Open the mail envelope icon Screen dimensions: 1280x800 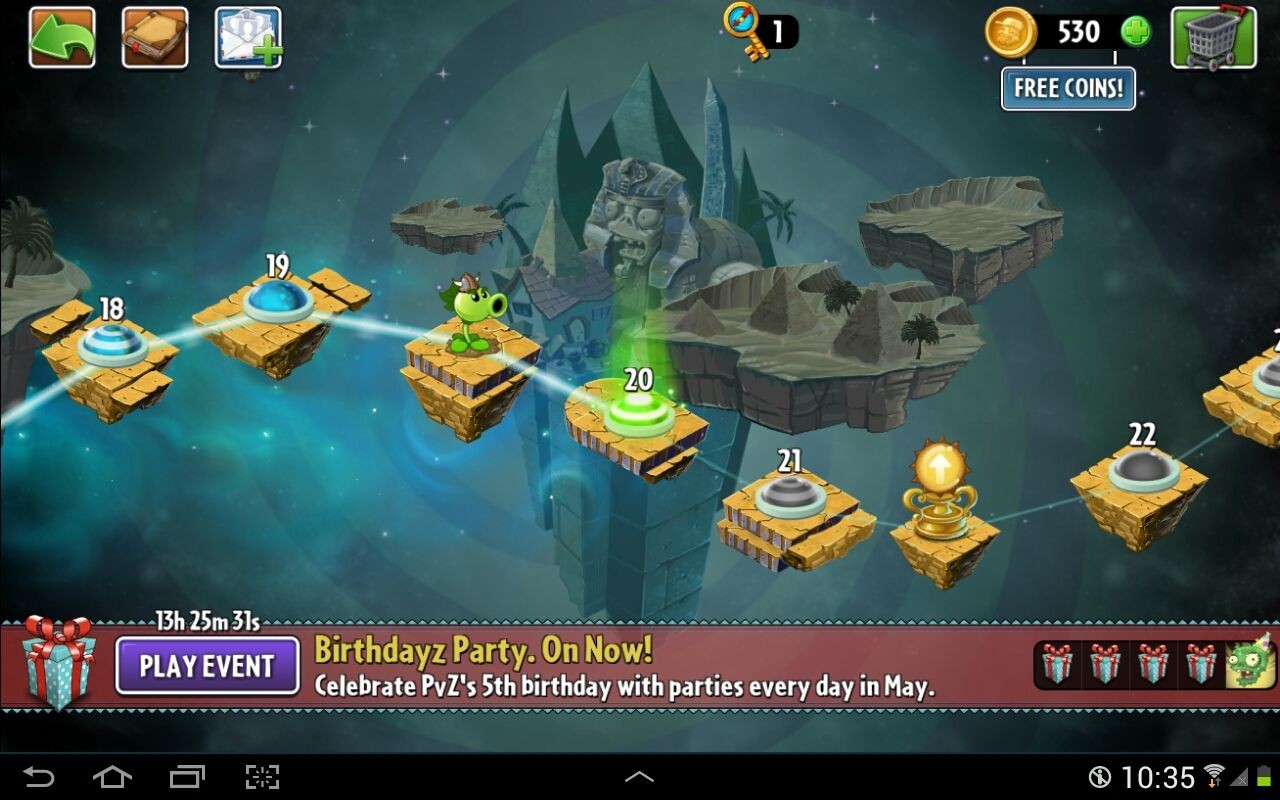click(248, 38)
